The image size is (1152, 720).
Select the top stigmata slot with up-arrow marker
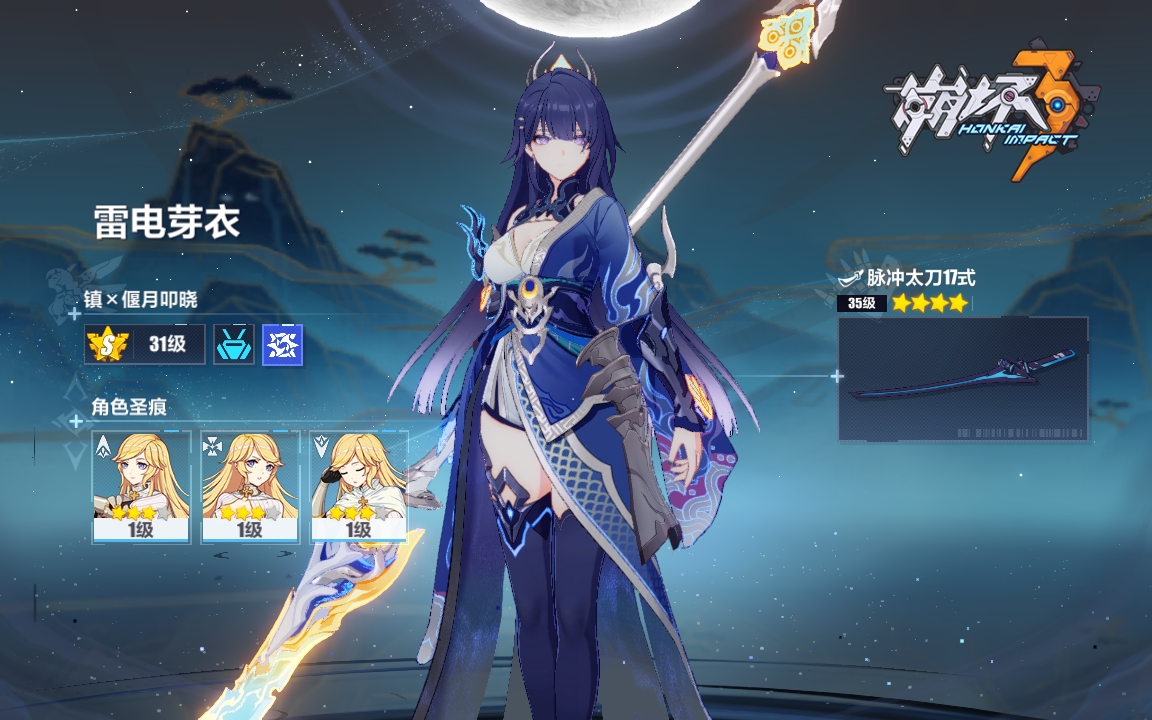pyautogui.click(x=141, y=487)
